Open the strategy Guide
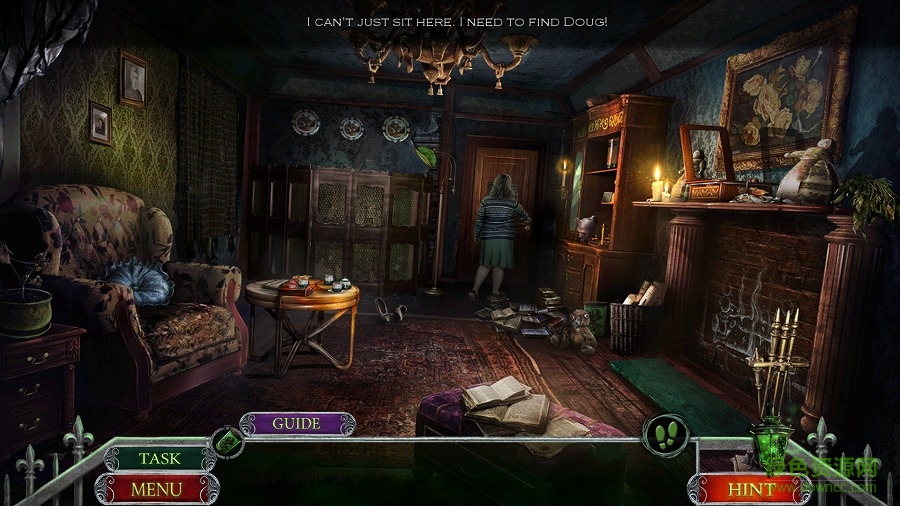Image resolution: width=900 pixels, height=506 pixels. [297, 423]
